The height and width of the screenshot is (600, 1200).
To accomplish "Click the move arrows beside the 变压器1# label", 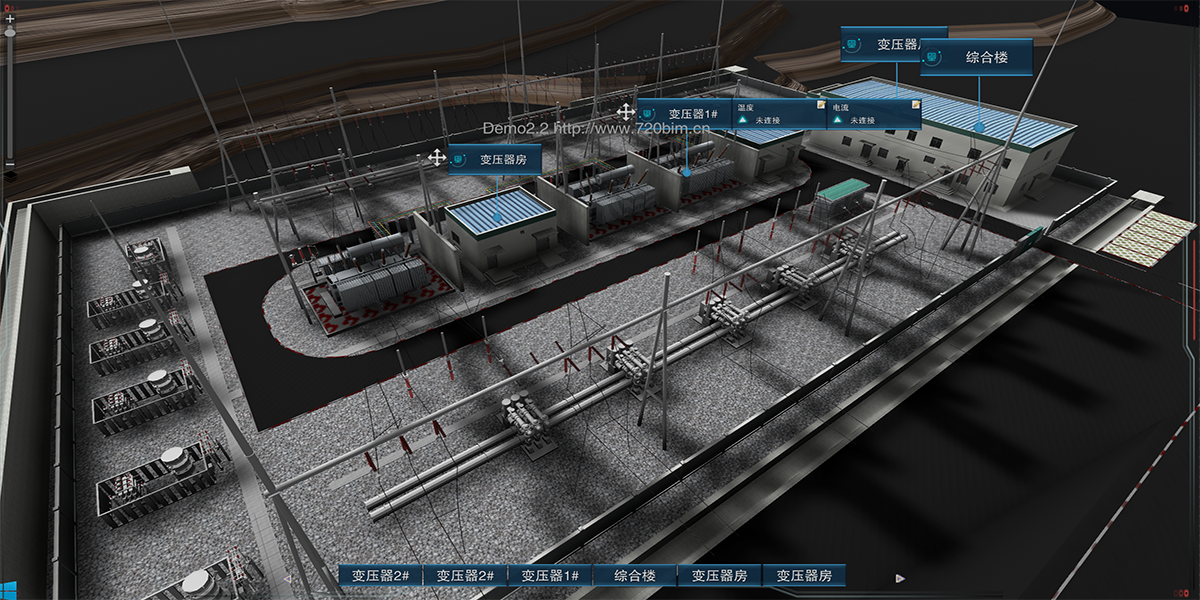I will [626, 111].
